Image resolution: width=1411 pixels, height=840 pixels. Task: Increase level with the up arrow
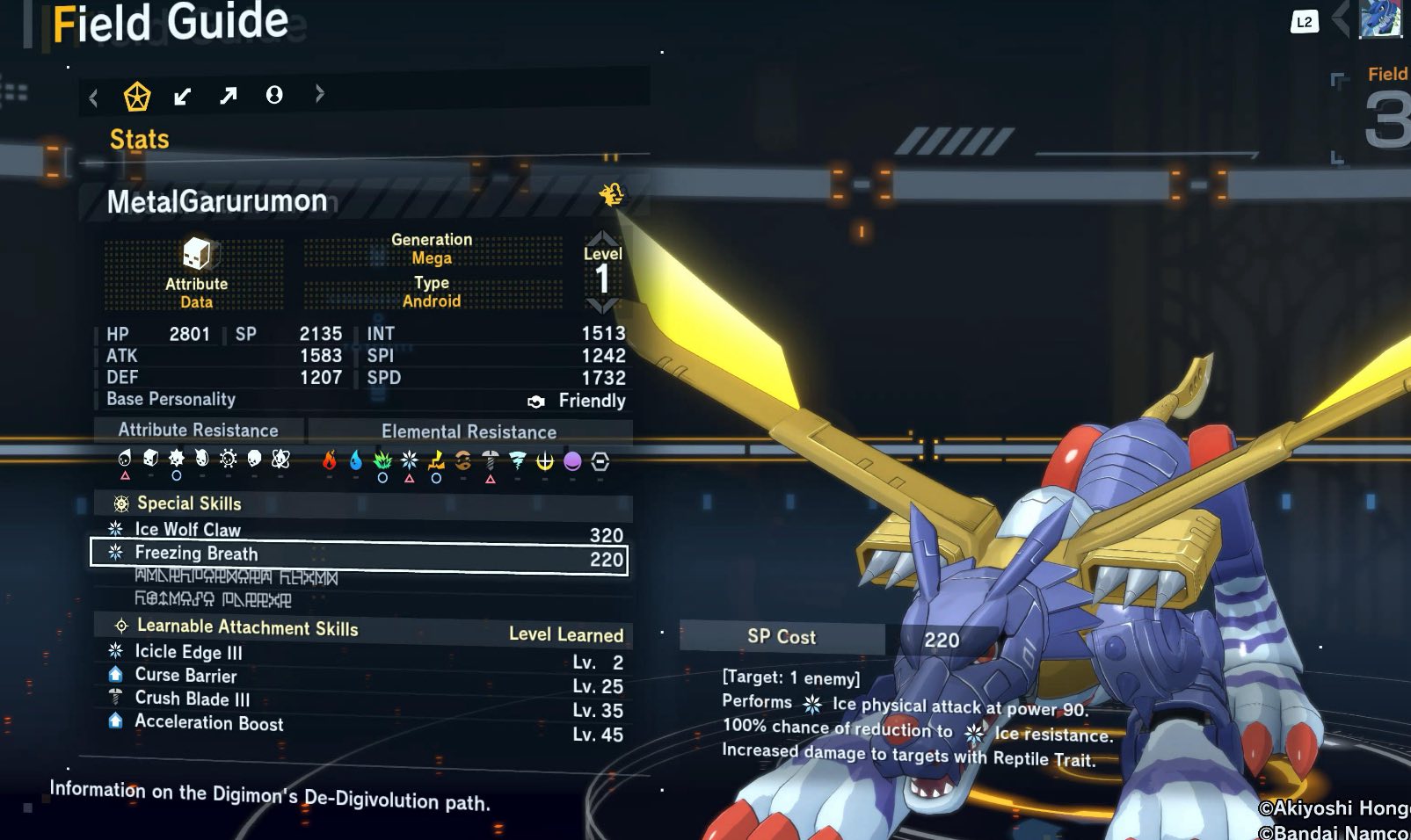coord(602,237)
